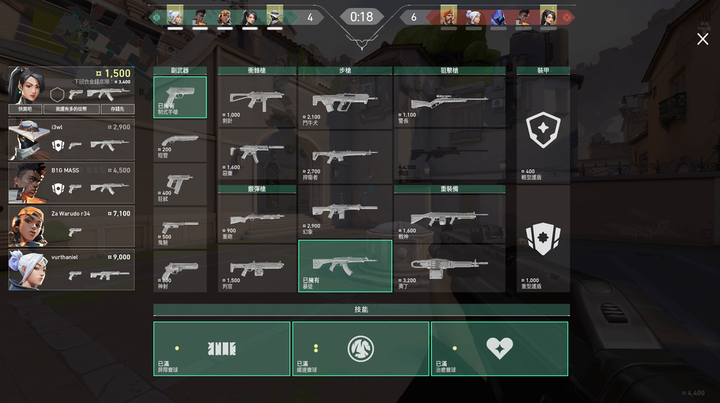
Task: Select the owned Classic pistol slot
Action: click(180, 97)
